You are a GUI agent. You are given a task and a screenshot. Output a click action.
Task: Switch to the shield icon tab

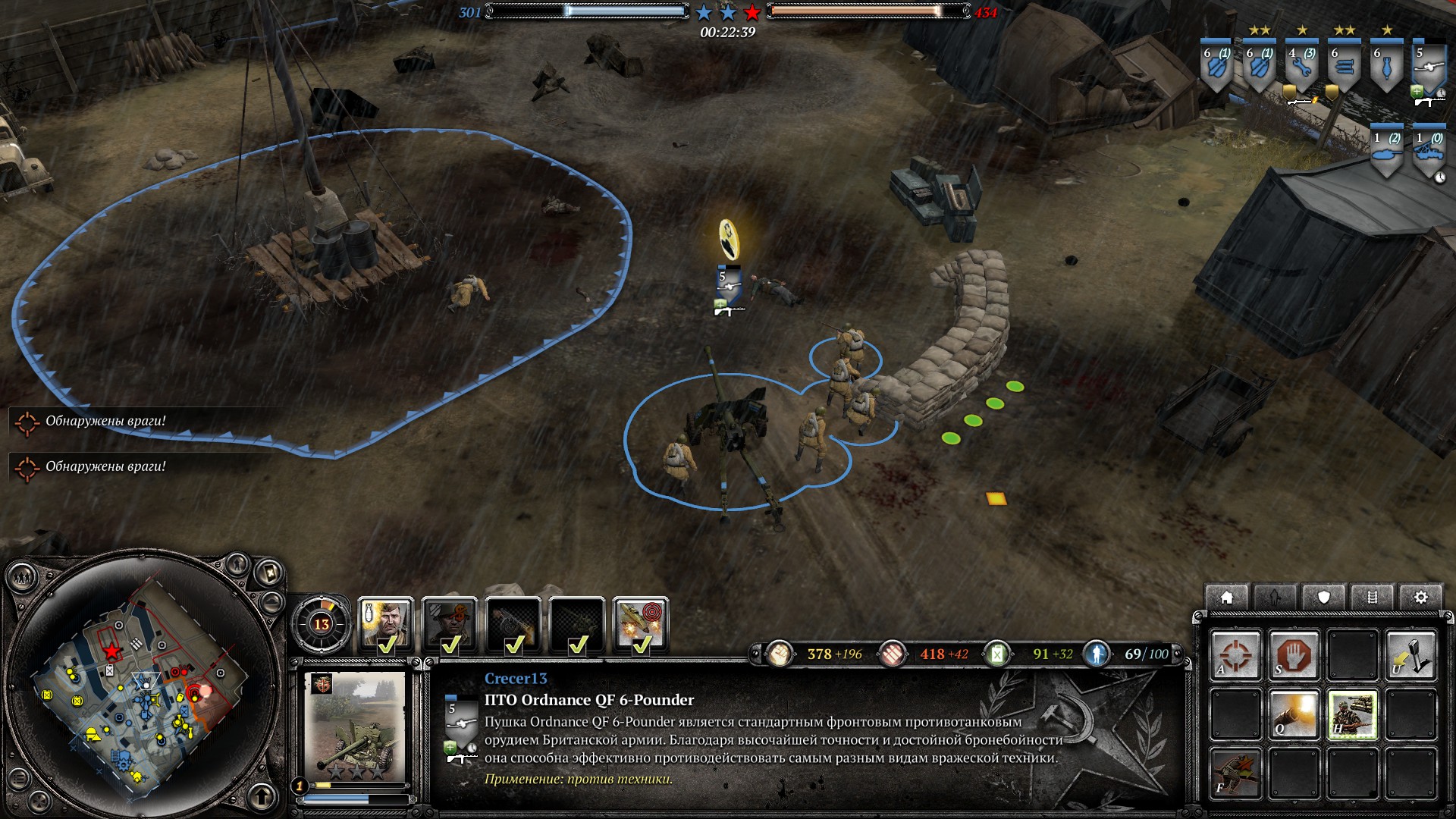click(1323, 598)
